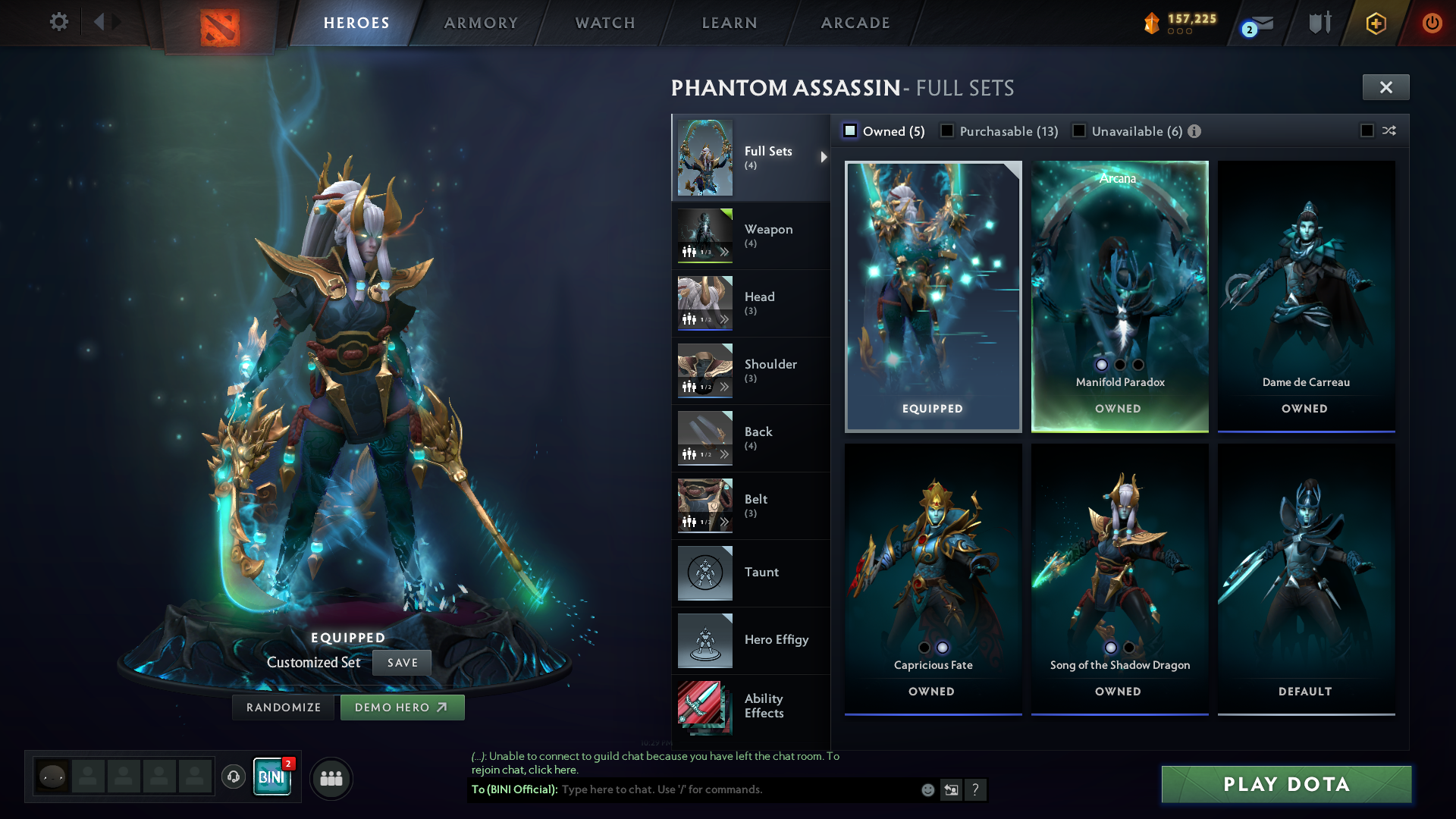Enable the Purchasable filter checkbox
This screenshot has height=819, width=1456.
947,131
